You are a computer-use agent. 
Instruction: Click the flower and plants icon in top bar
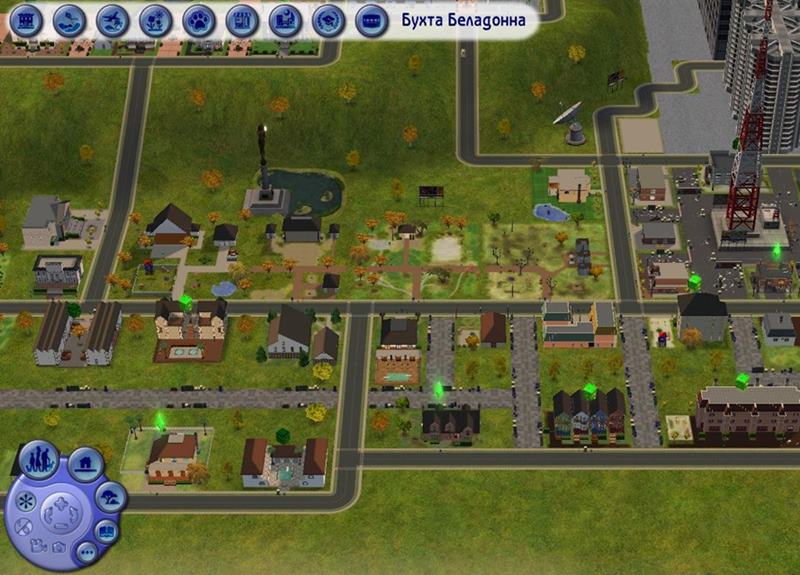[155, 19]
